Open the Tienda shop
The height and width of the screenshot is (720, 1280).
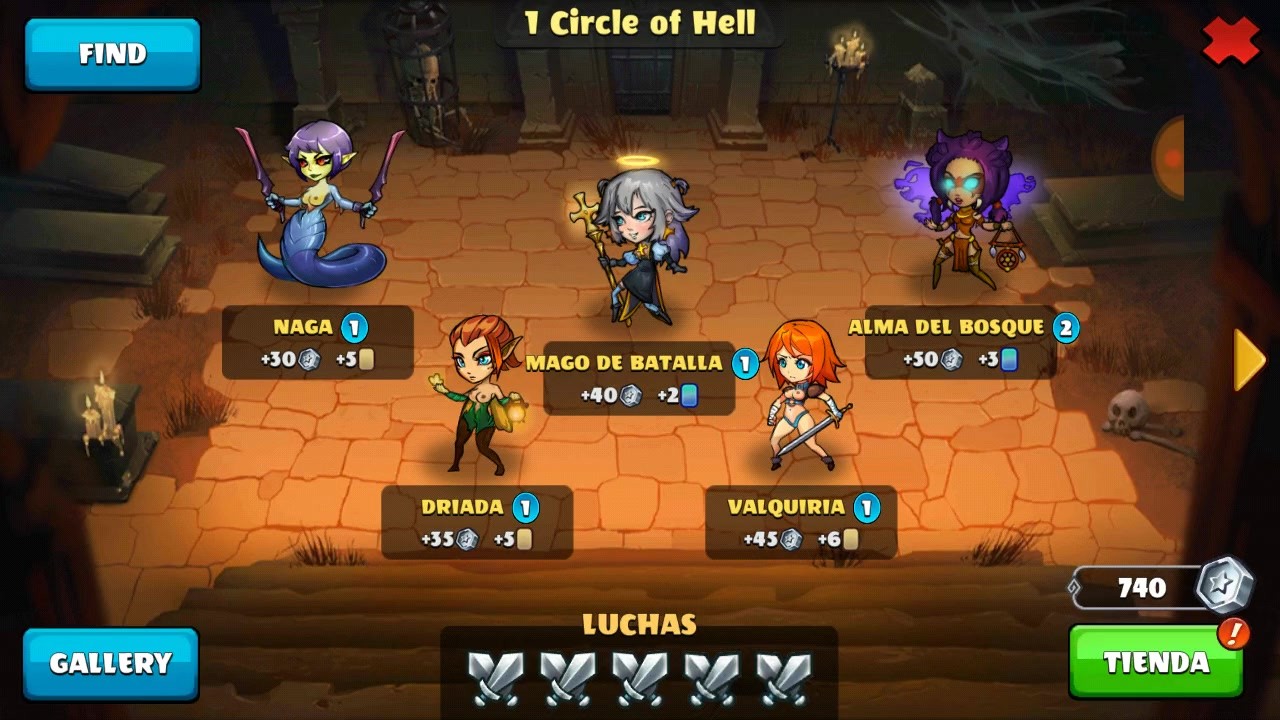point(1156,661)
